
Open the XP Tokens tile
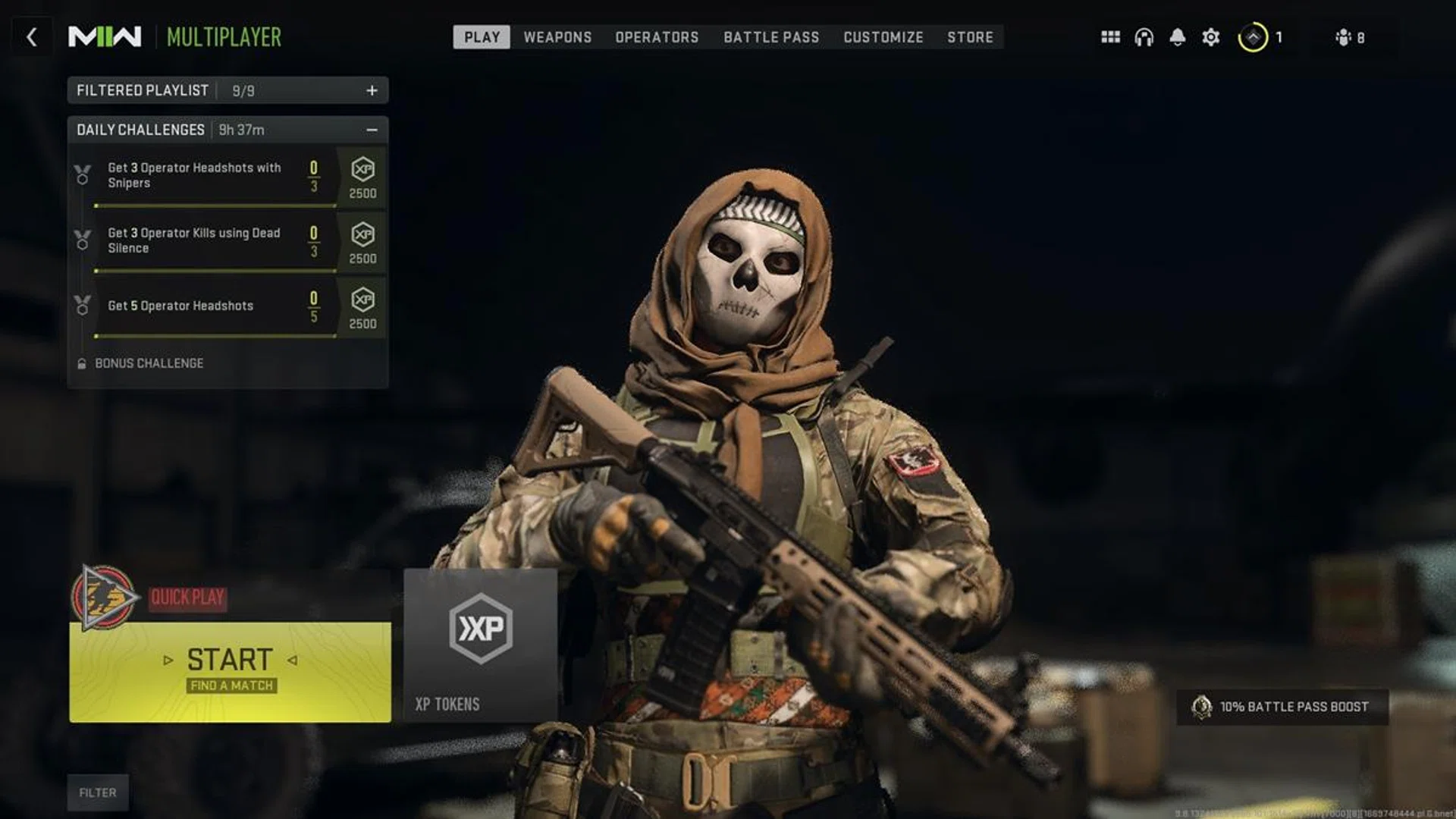pos(480,645)
